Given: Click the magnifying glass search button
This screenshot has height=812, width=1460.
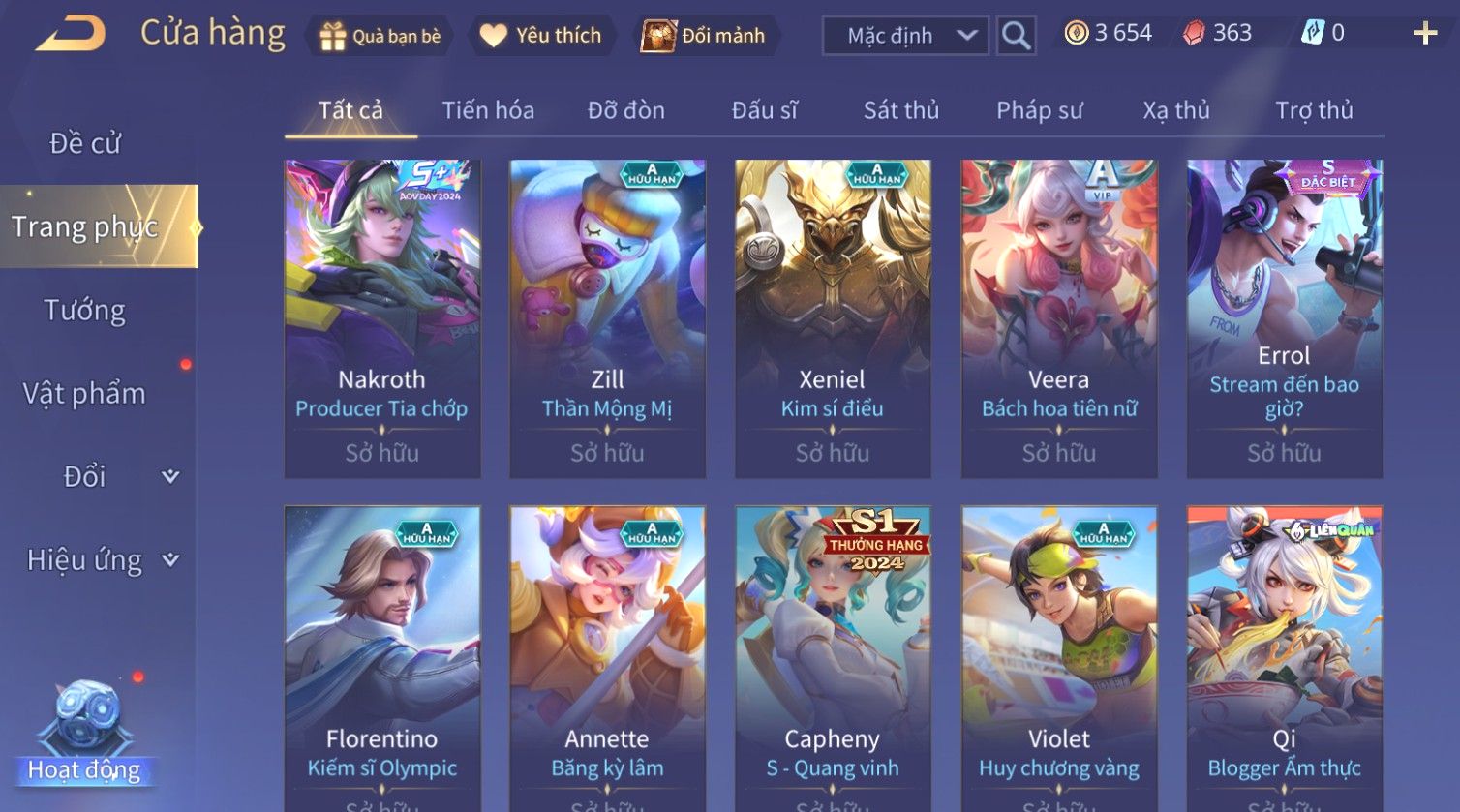Looking at the screenshot, I should click(1016, 36).
